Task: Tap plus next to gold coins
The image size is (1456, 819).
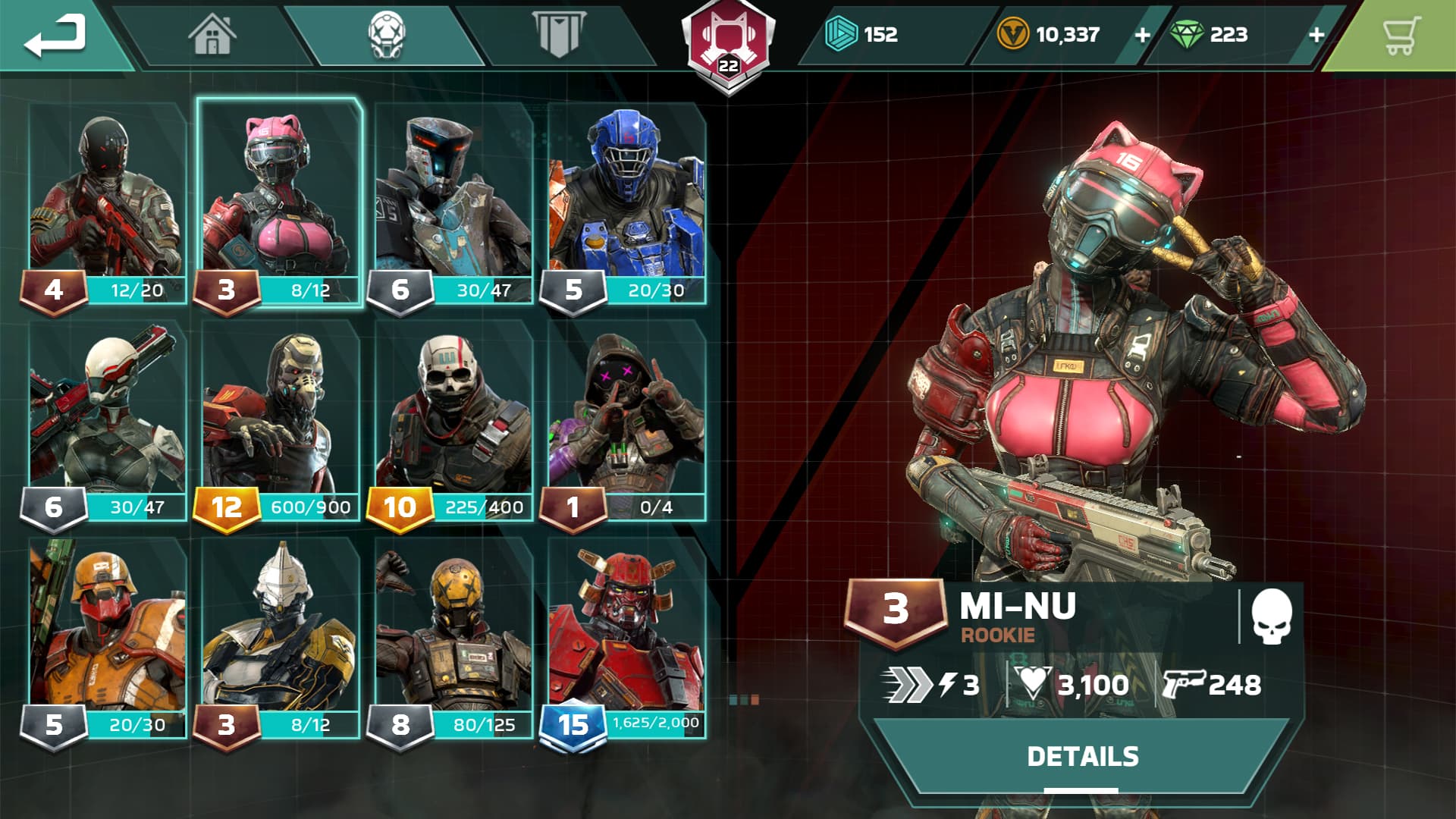Action: [1142, 33]
